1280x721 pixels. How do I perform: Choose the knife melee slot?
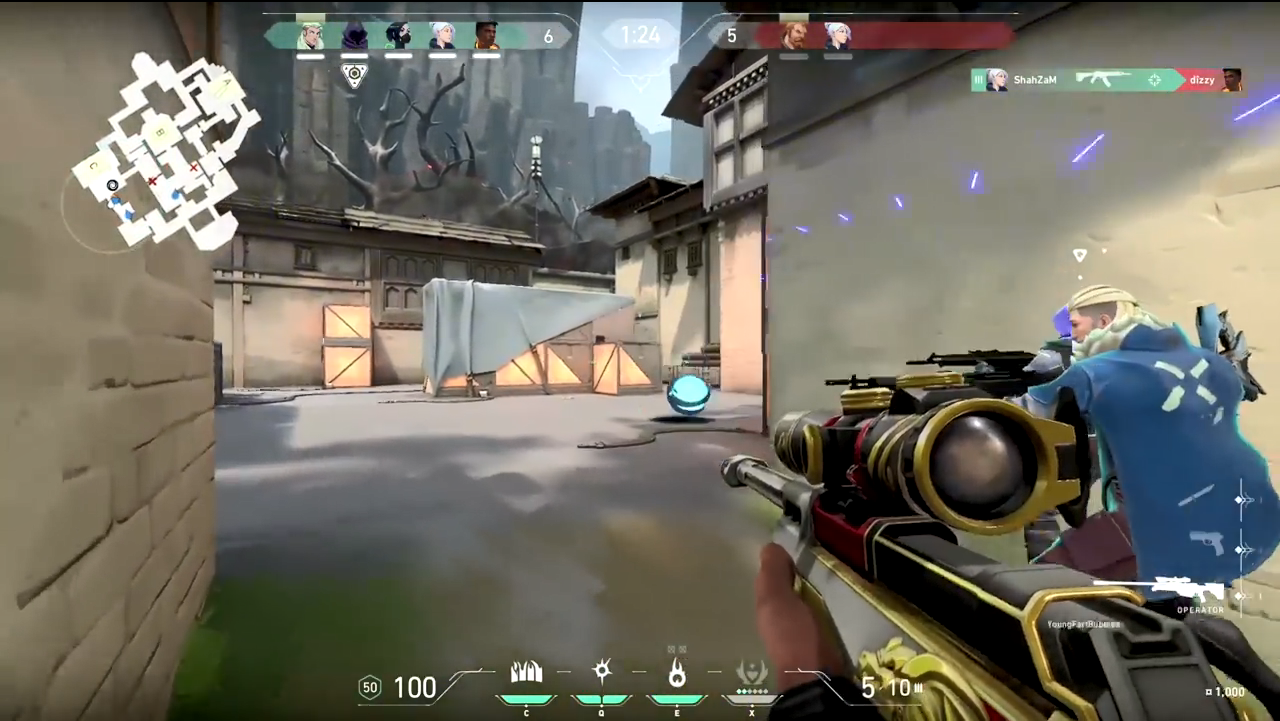[x=1195, y=495]
